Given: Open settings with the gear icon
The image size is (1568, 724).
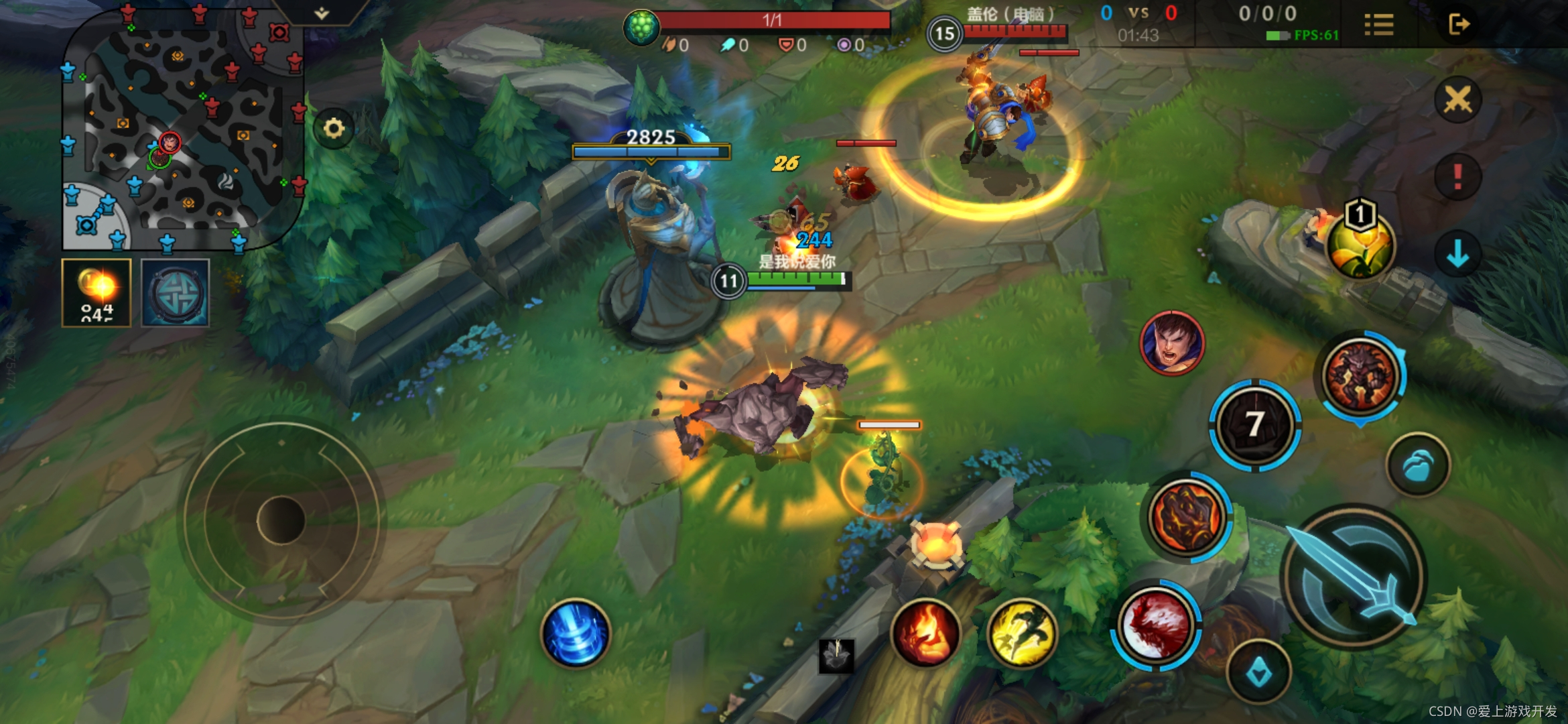Looking at the screenshot, I should click(334, 128).
